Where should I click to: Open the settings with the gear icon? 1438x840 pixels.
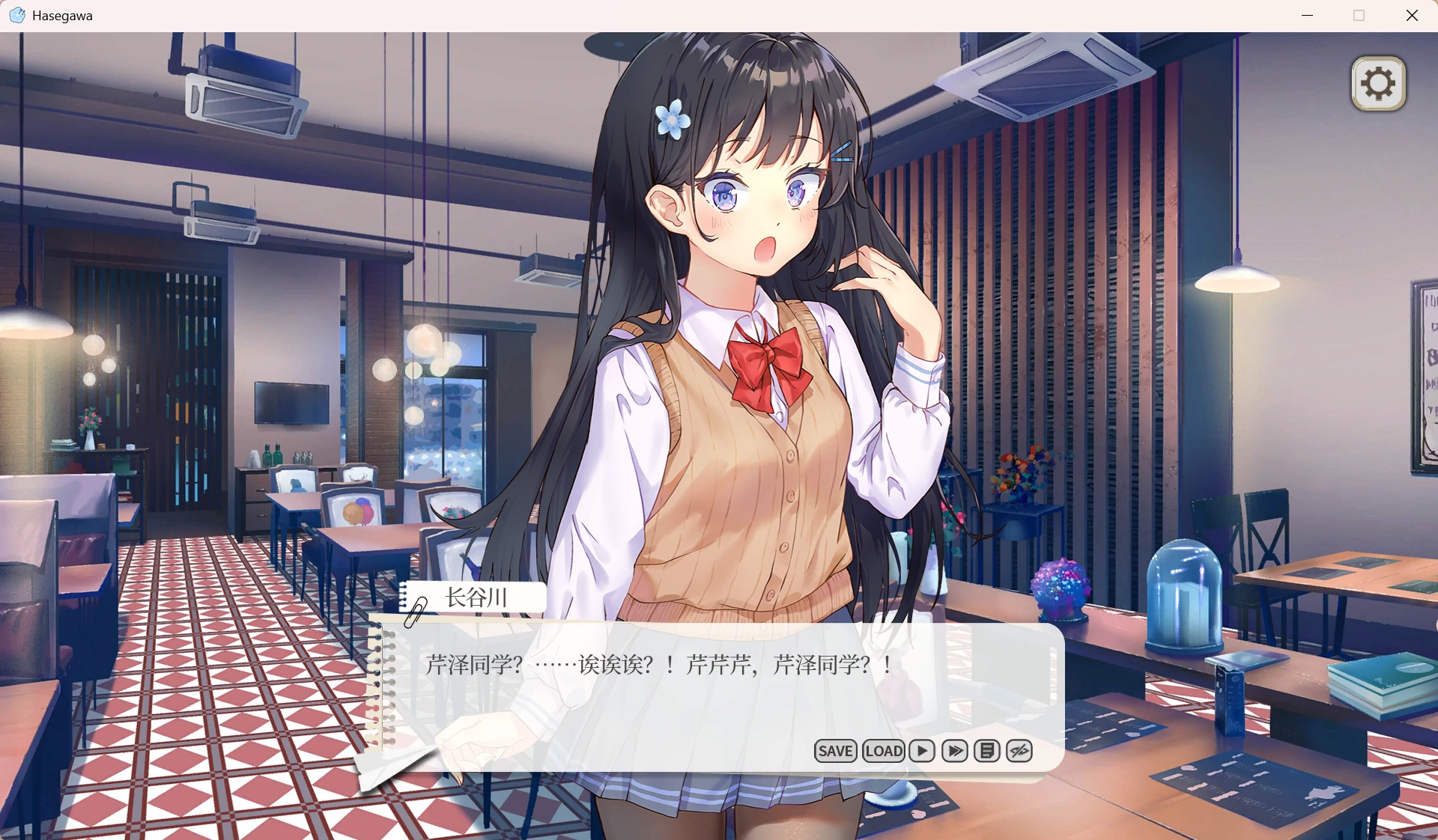click(1377, 83)
